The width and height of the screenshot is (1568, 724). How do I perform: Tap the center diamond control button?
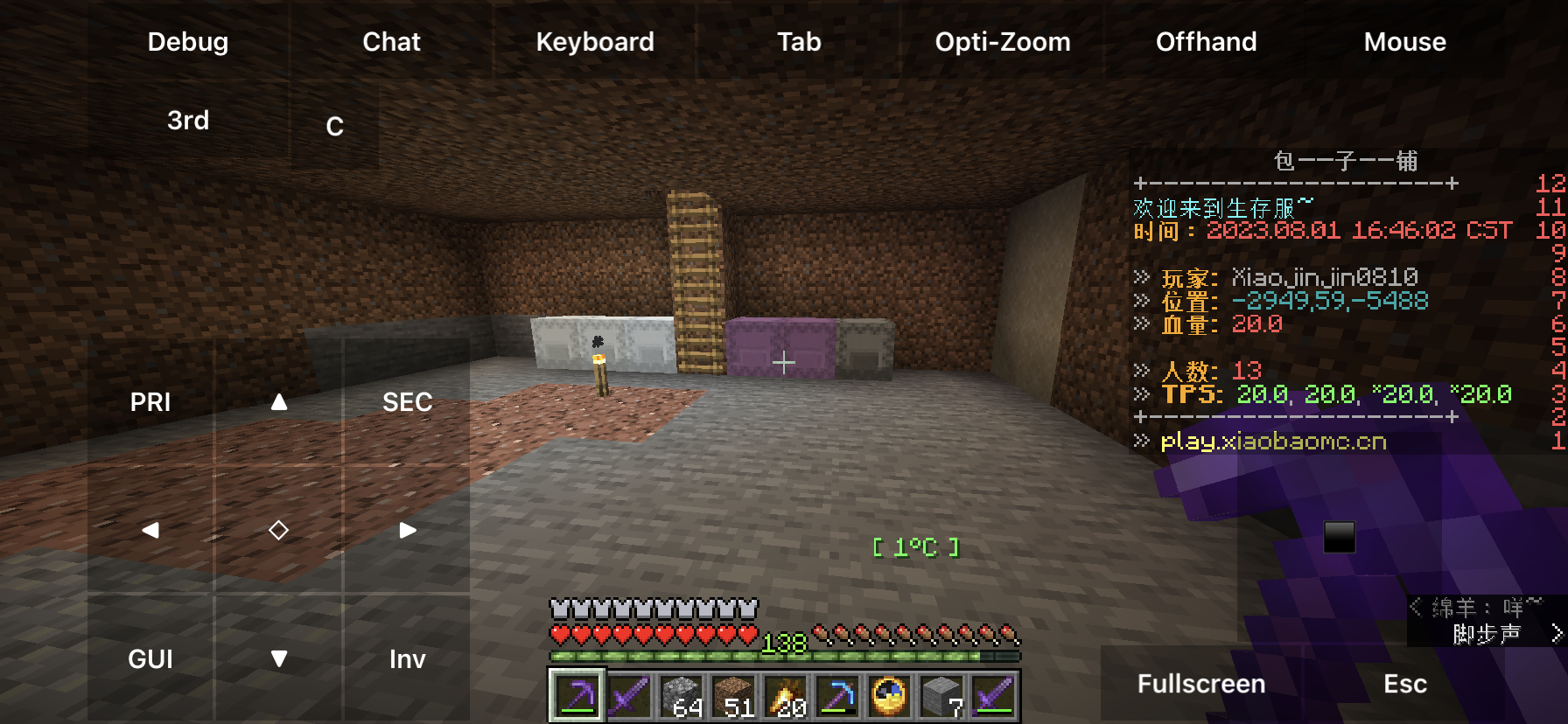pyautogui.click(x=279, y=530)
